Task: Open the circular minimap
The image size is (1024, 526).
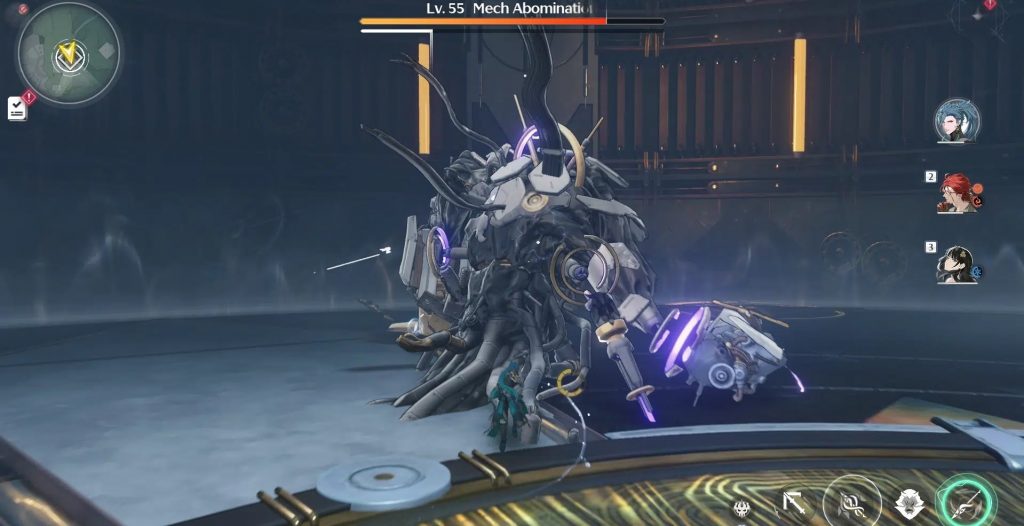Action: tap(68, 52)
